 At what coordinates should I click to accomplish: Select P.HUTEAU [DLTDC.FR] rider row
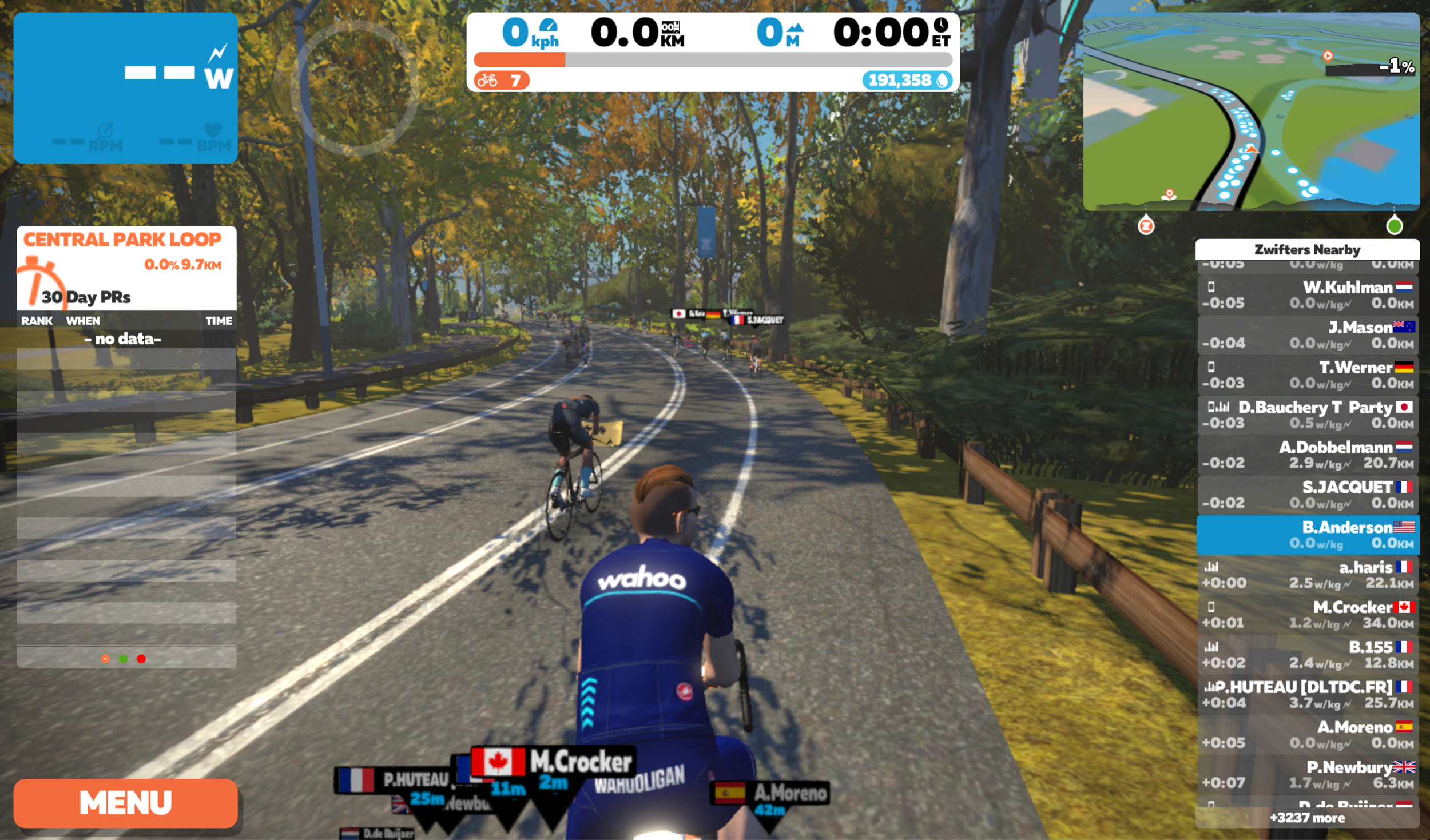point(1308,695)
